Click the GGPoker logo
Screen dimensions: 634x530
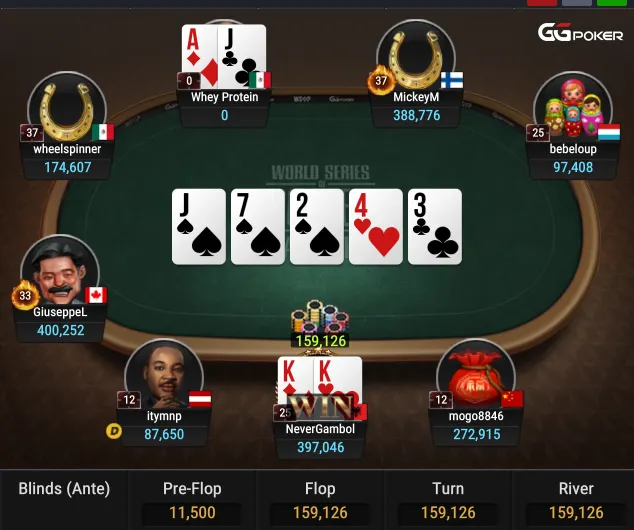click(580, 33)
